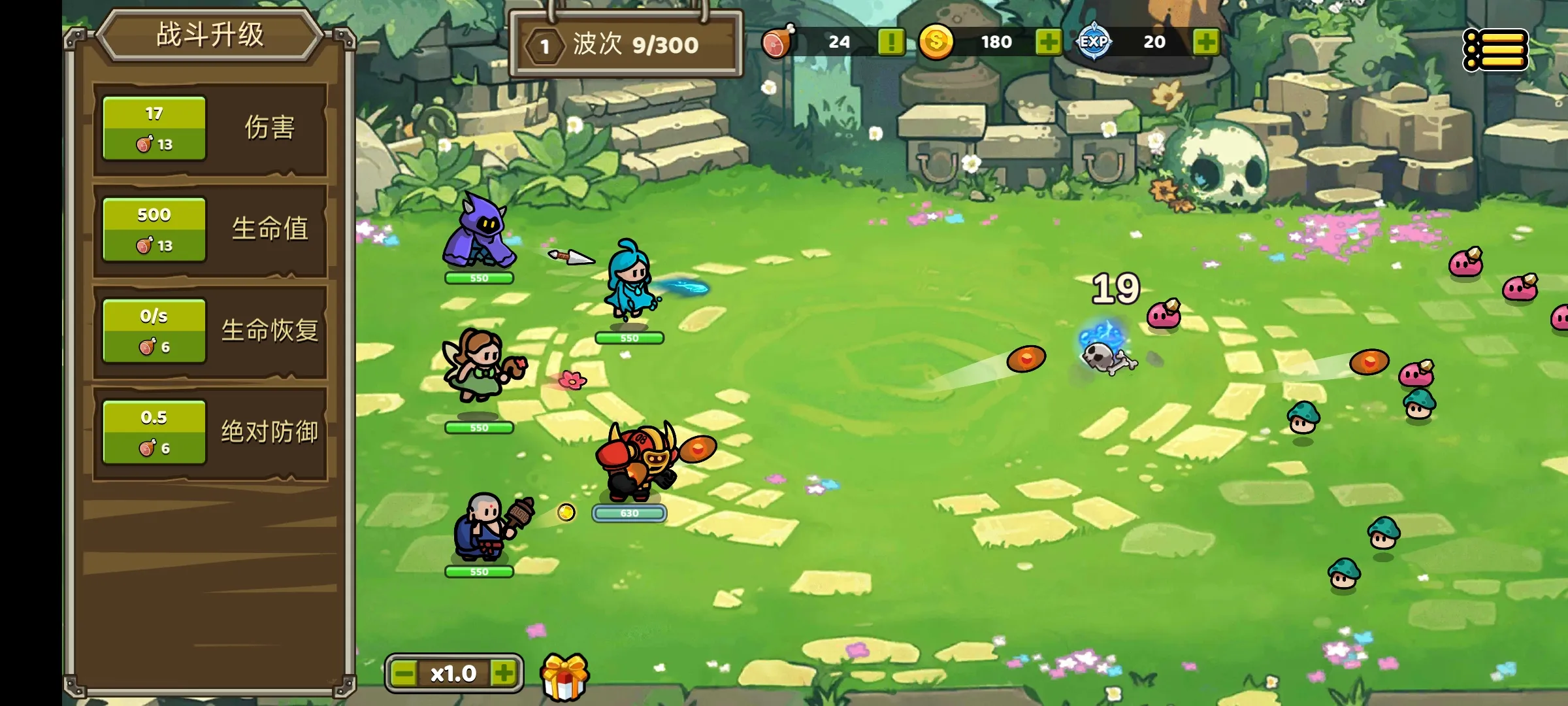Tap the exclamation button beside meat counter
Image resolution: width=1568 pixels, height=706 pixels.
(890, 42)
